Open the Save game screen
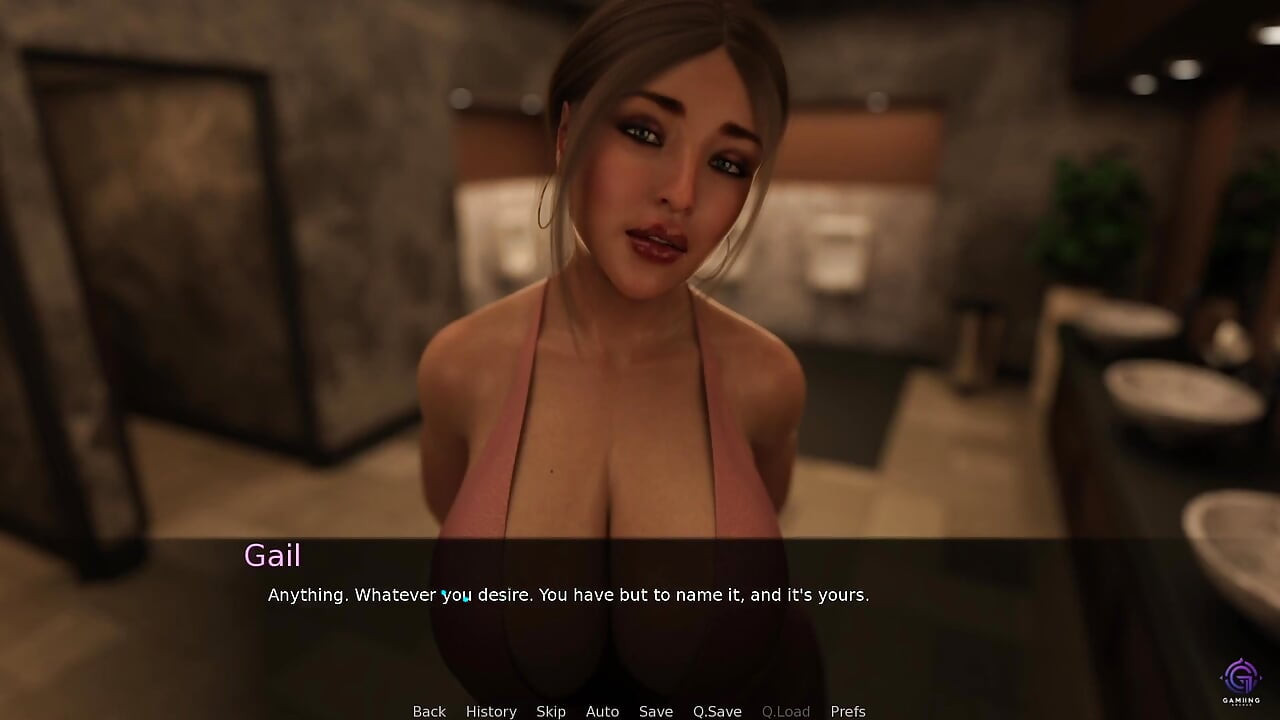Viewport: 1280px width, 720px height. click(x=656, y=711)
